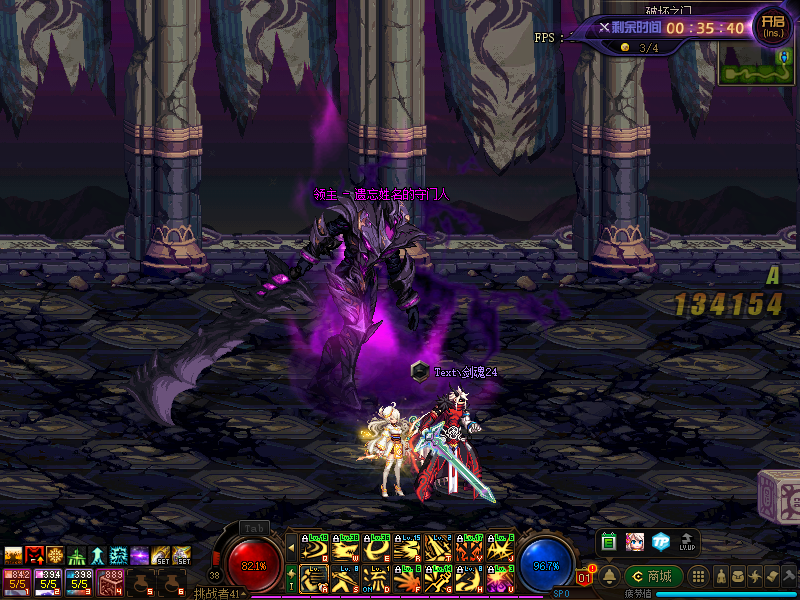
Task: Click the red 01 badge icon
Action: 586,576
